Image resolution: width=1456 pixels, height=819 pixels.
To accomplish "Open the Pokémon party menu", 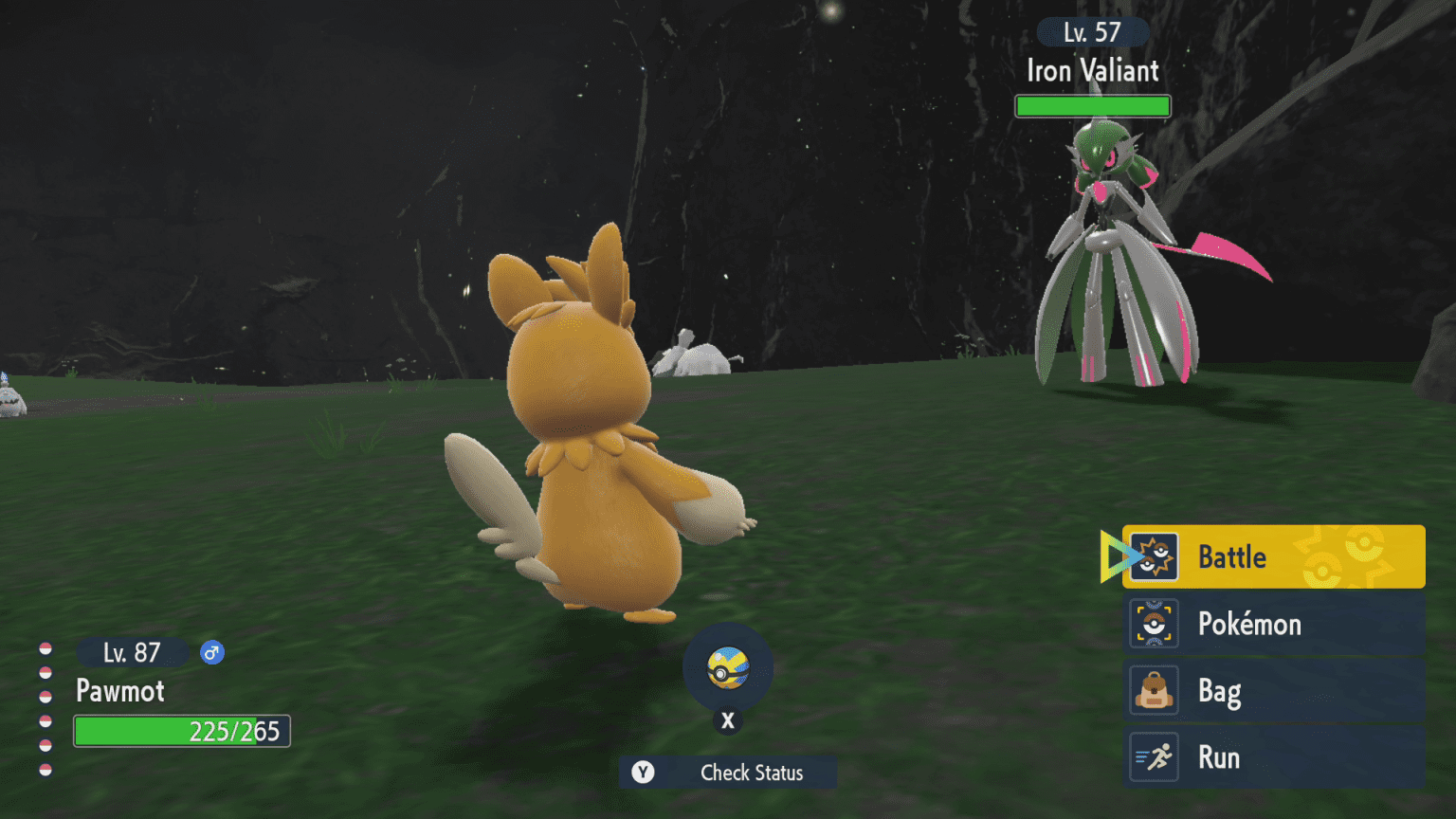I will pos(1272,624).
